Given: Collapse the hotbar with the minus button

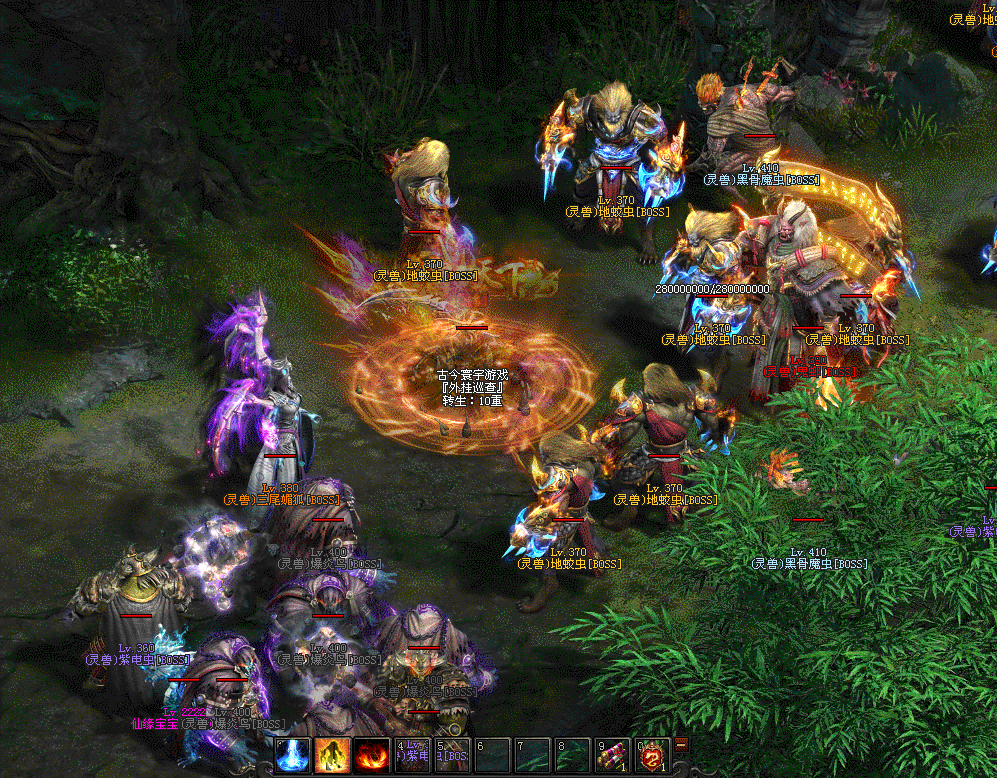Looking at the screenshot, I should [681, 744].
